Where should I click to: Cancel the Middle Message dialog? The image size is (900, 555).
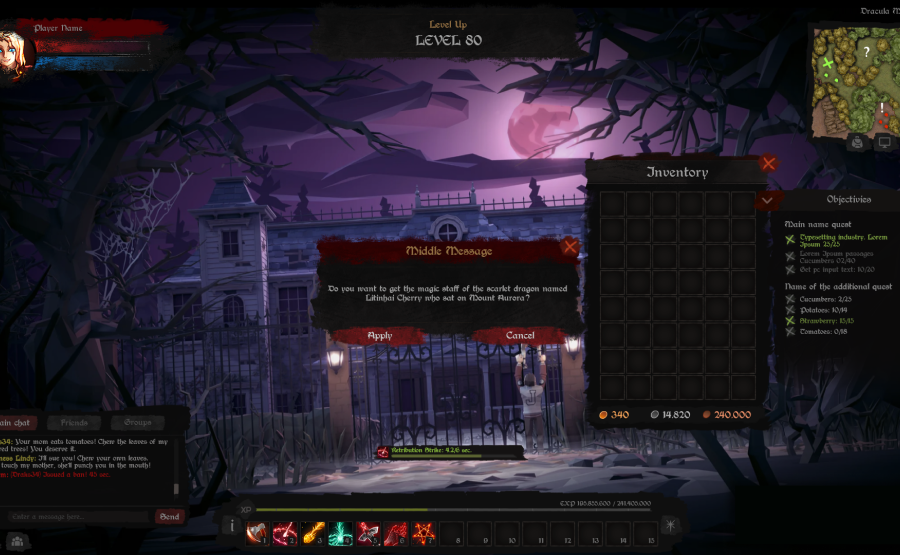click(520, 336)
